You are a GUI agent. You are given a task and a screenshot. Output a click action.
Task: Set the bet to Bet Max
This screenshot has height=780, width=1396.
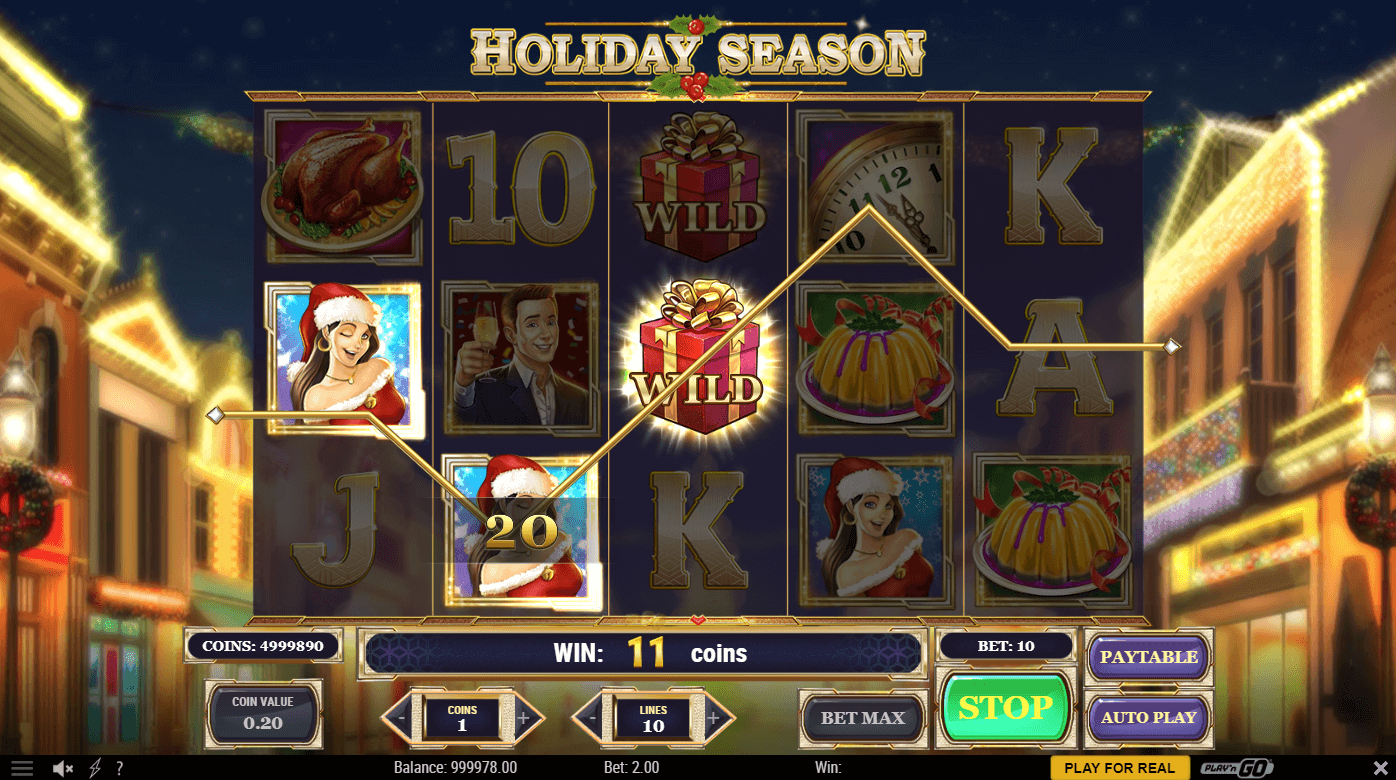pos(862,718)
